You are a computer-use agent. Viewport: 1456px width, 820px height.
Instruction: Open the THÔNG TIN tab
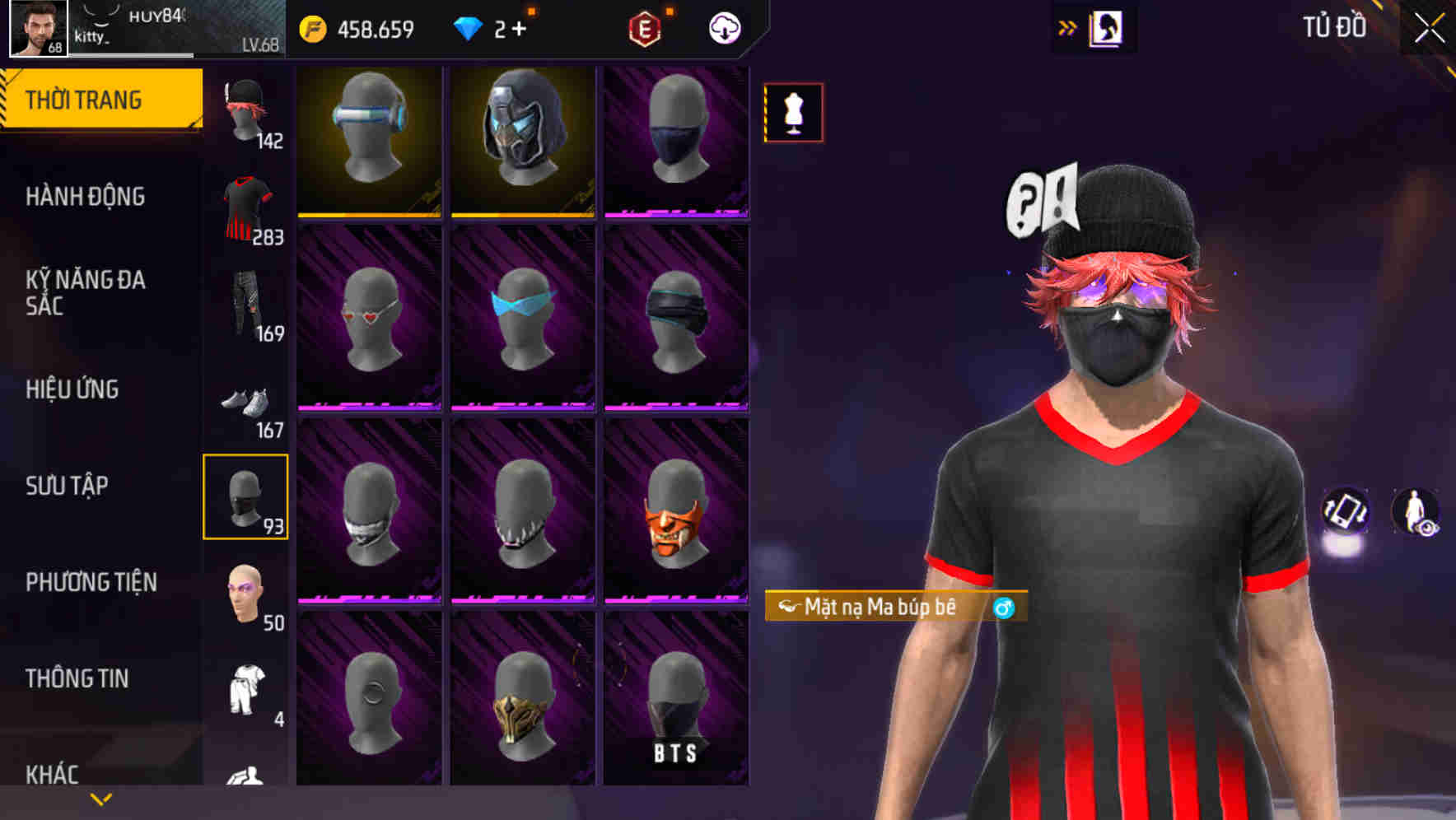[76, 678]
